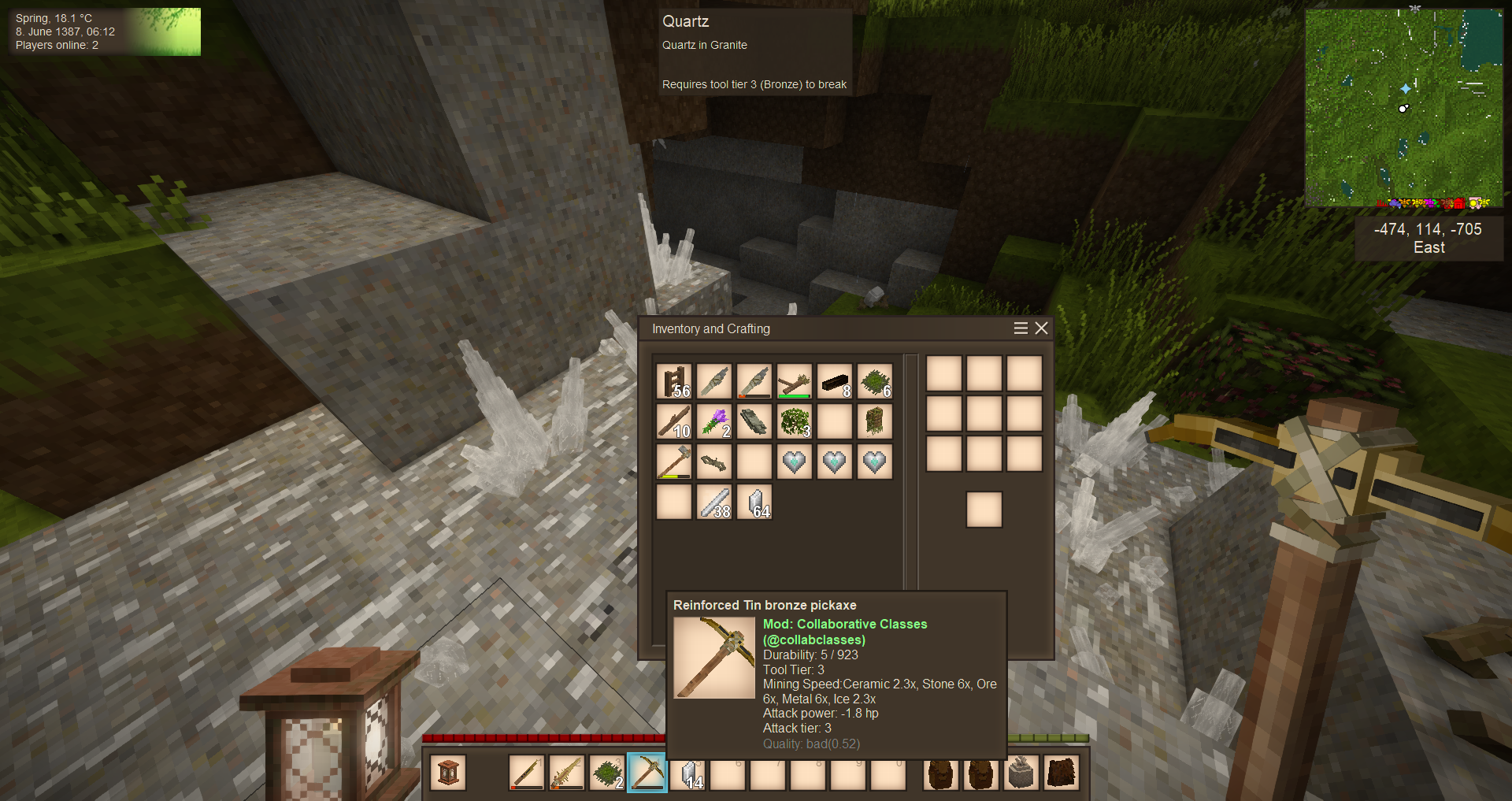Select the green thatch stack of 6
The height and width of the screenshot is (801, 1512).
875,382
